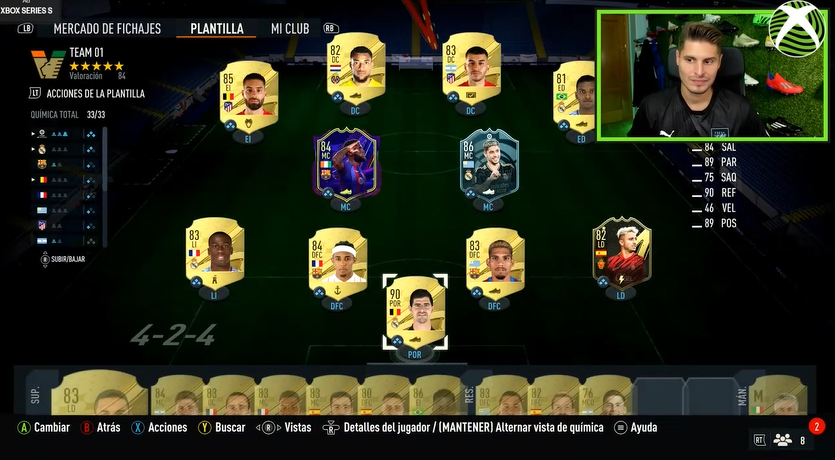Choose the 83 DFC centre-back card
The width and height of the screenshot is (835, 460).
[494, 260]
